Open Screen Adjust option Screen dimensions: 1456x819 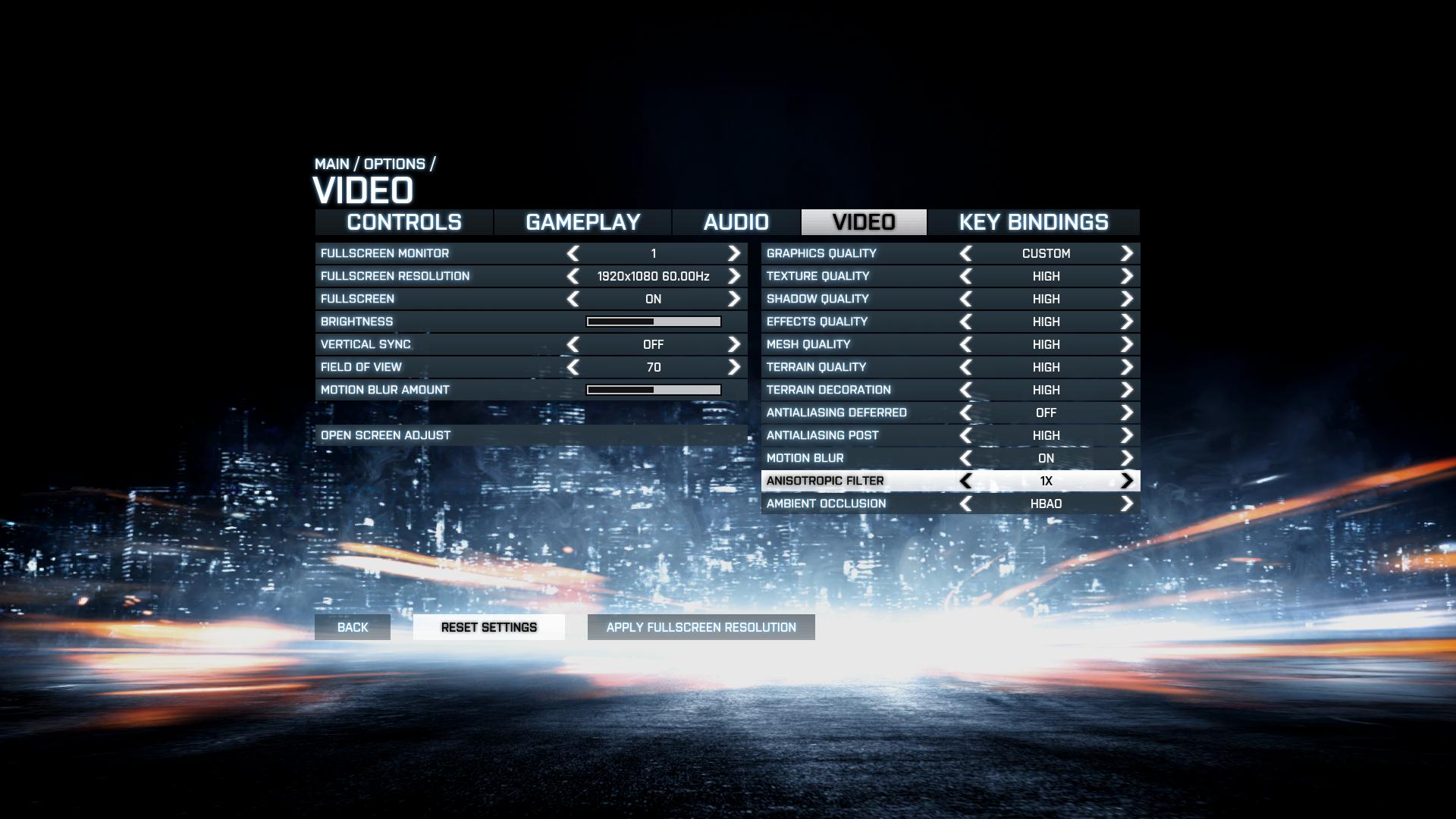(x=385, y=435)
